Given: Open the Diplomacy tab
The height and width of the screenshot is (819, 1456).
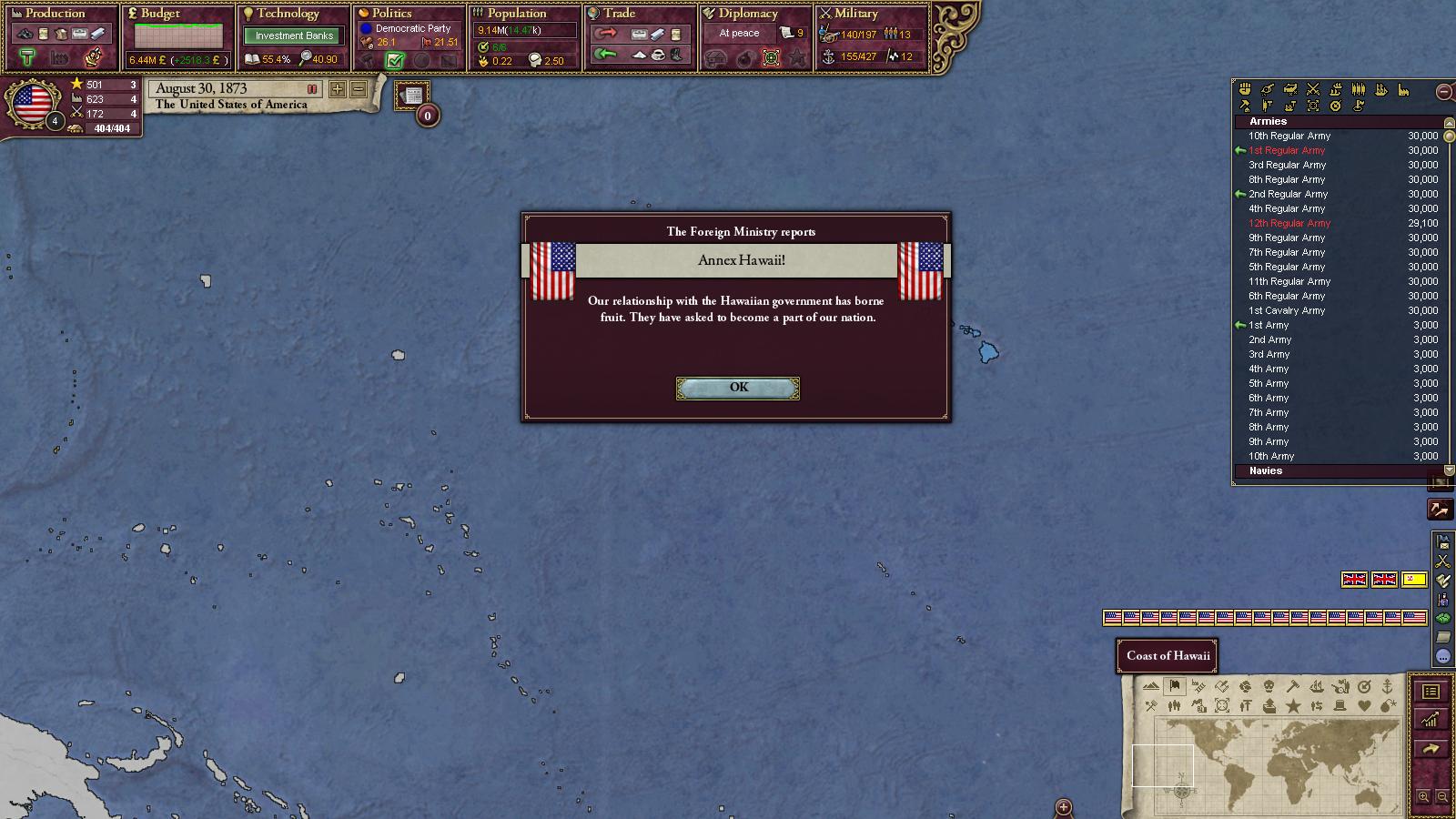Looking at the screenshot, I should pos(747,14).
